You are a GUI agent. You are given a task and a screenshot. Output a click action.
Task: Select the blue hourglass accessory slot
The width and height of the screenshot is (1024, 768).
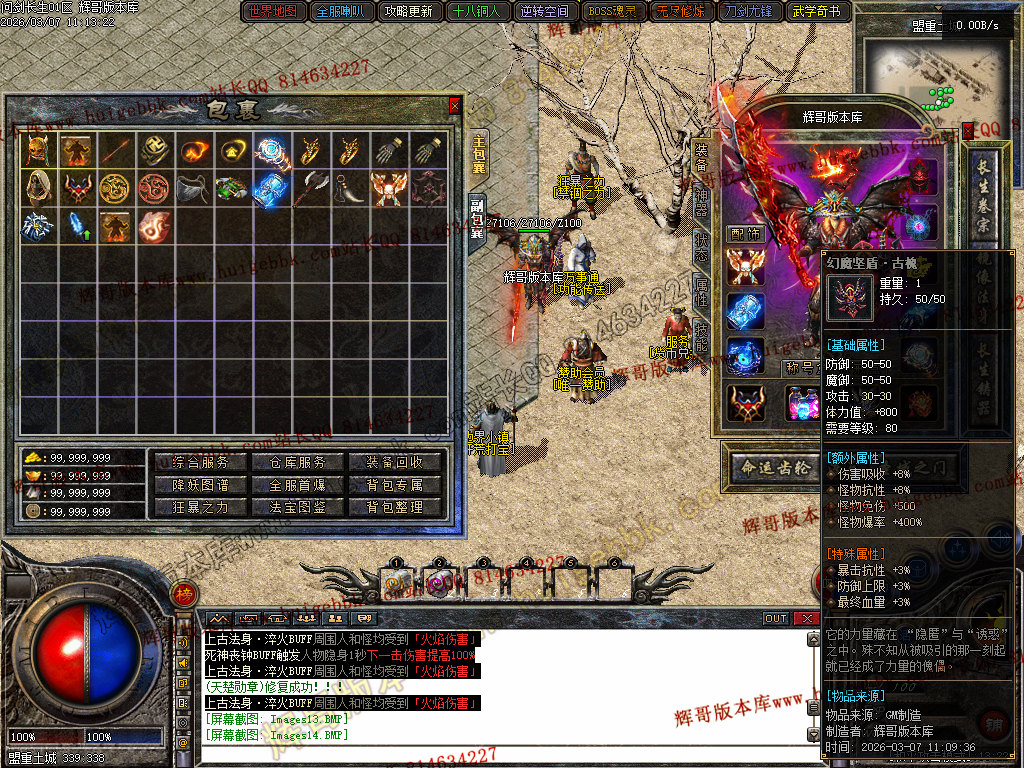click(x=745, y=310)
